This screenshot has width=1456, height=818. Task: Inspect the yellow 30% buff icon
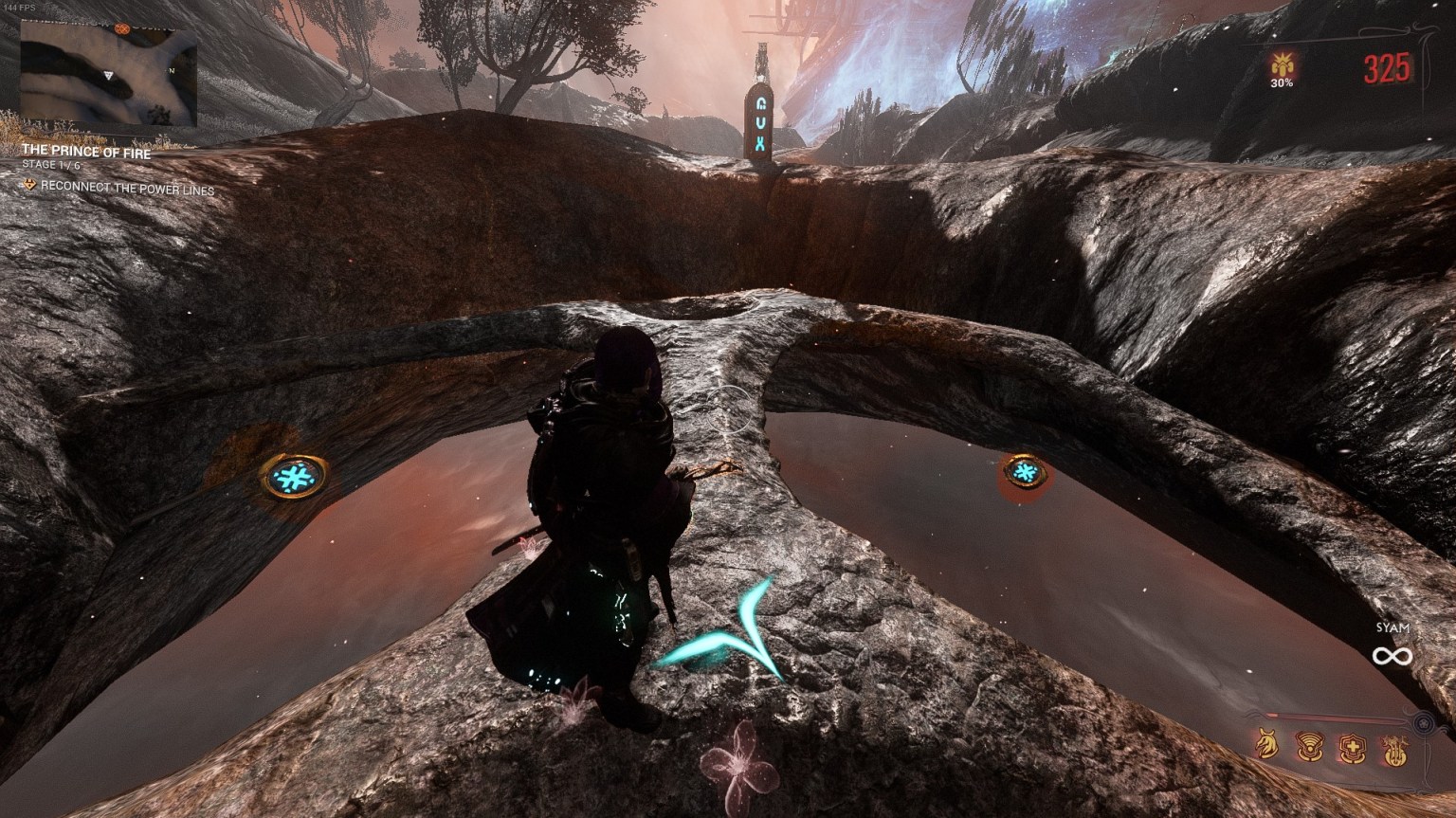point(1283,68)
